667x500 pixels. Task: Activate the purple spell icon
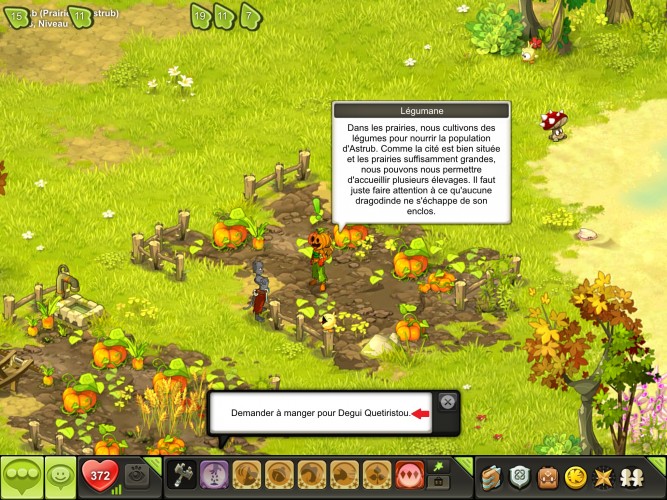[x=213, y=474]
